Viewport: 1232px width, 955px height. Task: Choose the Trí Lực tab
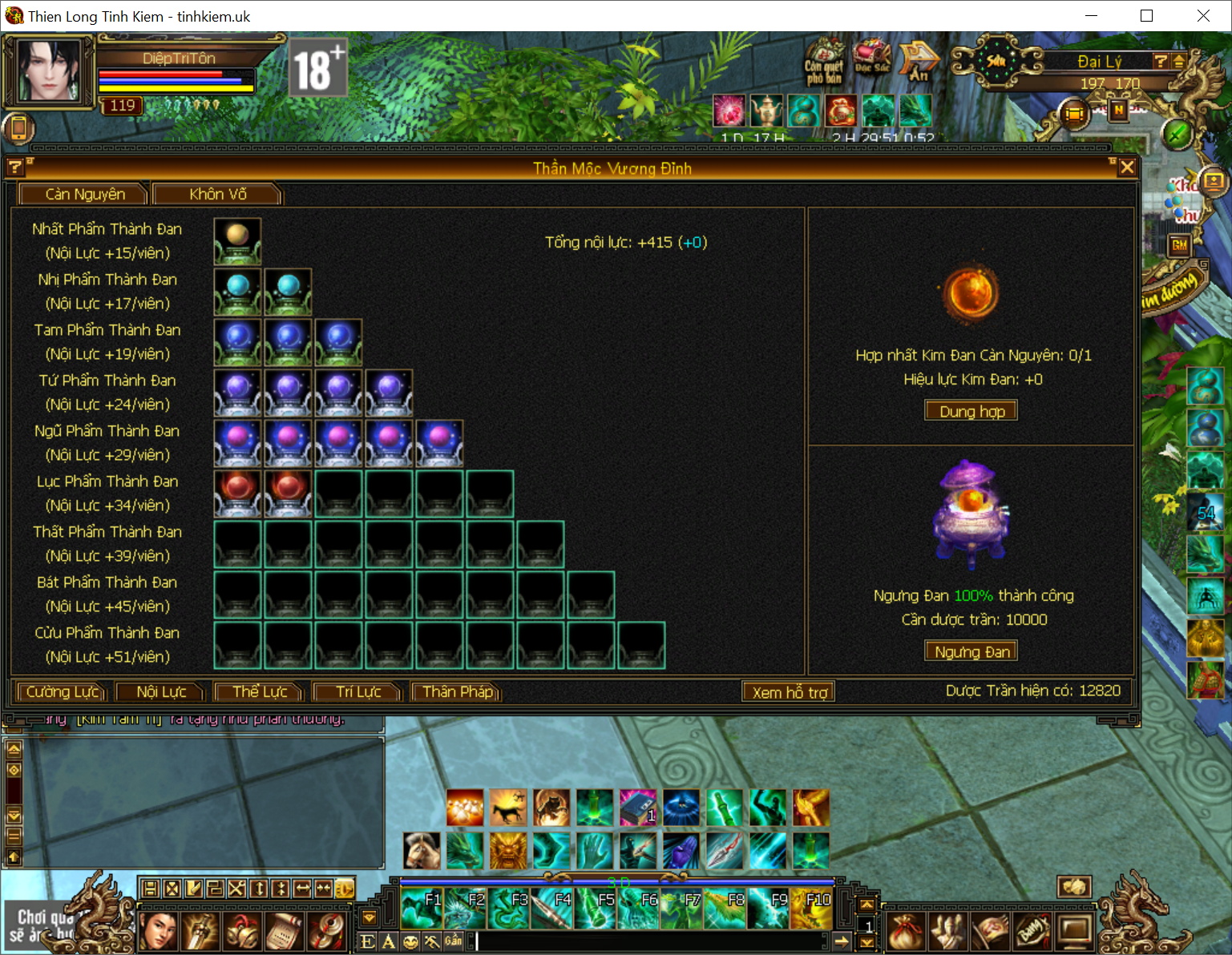point(357,691)
